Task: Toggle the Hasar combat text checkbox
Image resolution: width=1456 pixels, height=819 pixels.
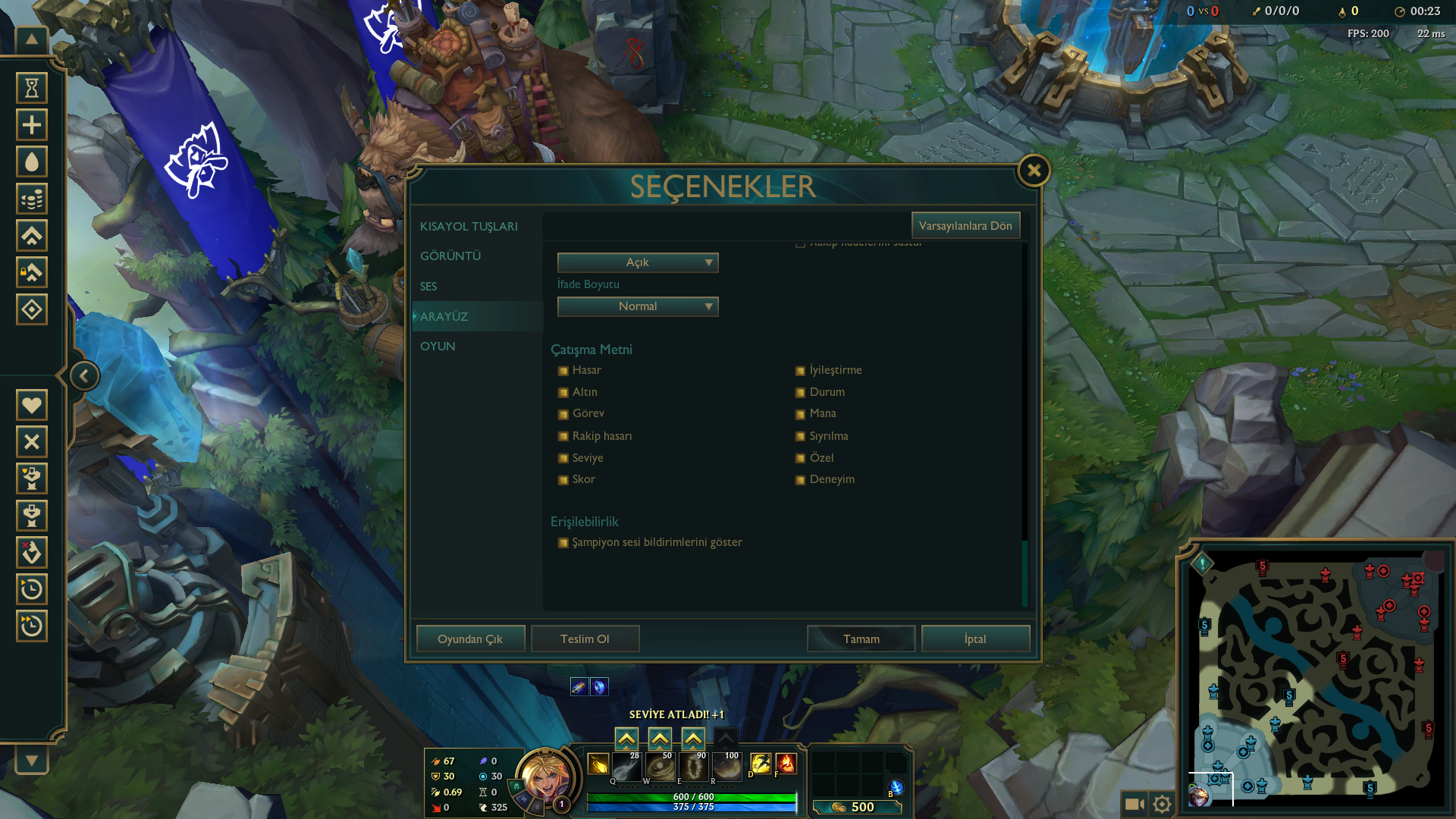Action: point(563,371)
